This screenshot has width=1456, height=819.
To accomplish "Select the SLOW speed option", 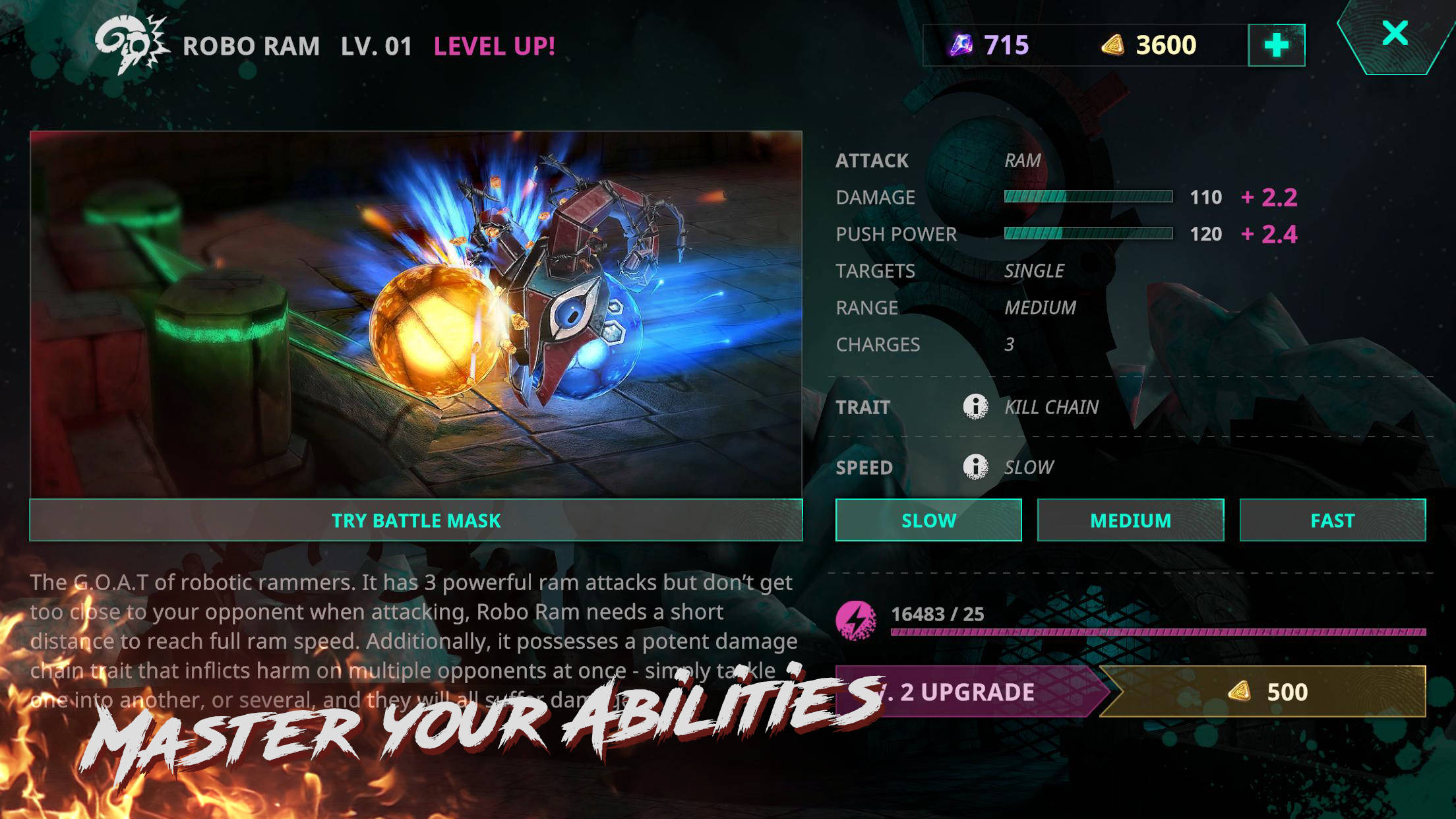I will (x=928, y=520).
